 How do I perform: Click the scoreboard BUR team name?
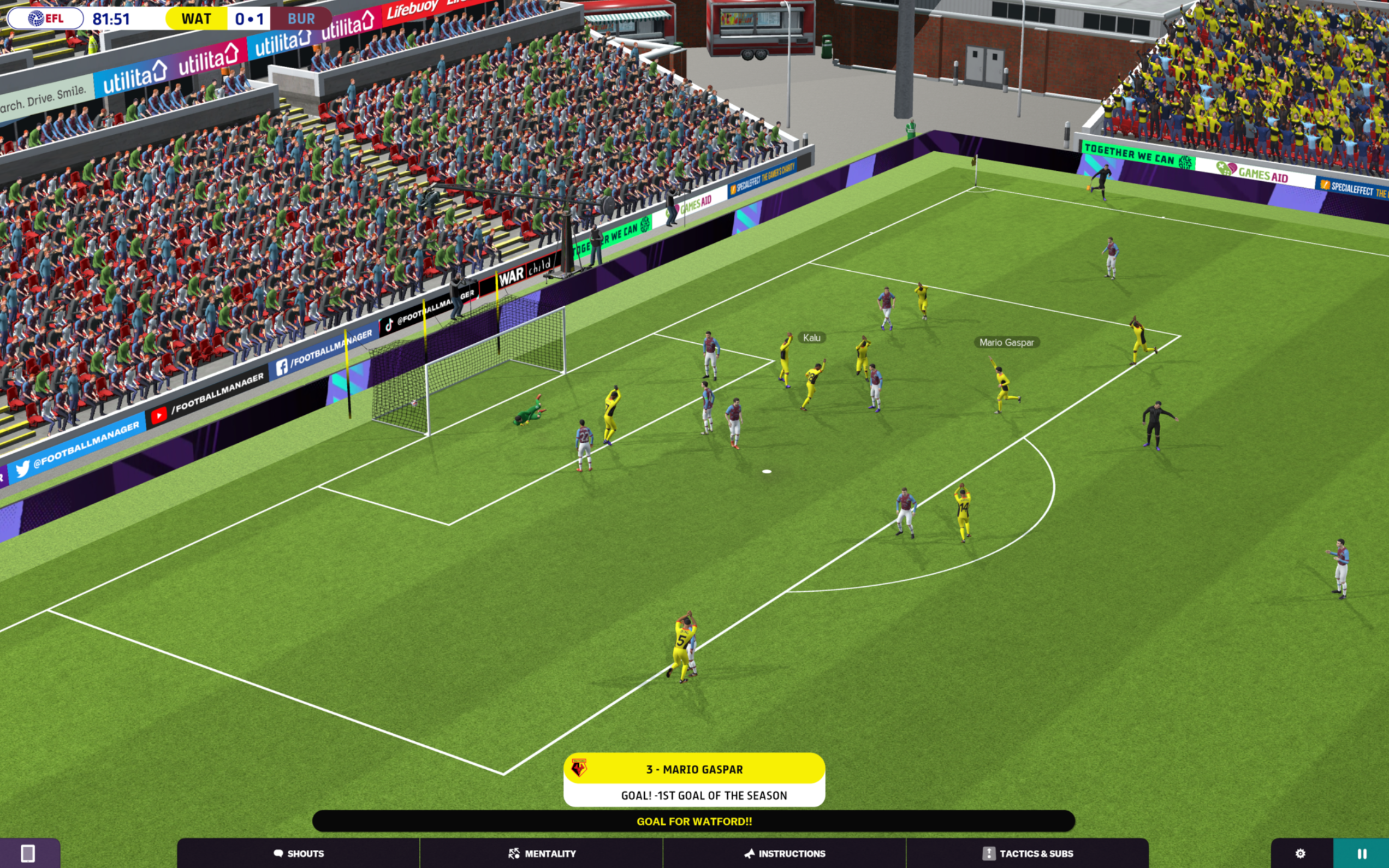coord(301,19)
